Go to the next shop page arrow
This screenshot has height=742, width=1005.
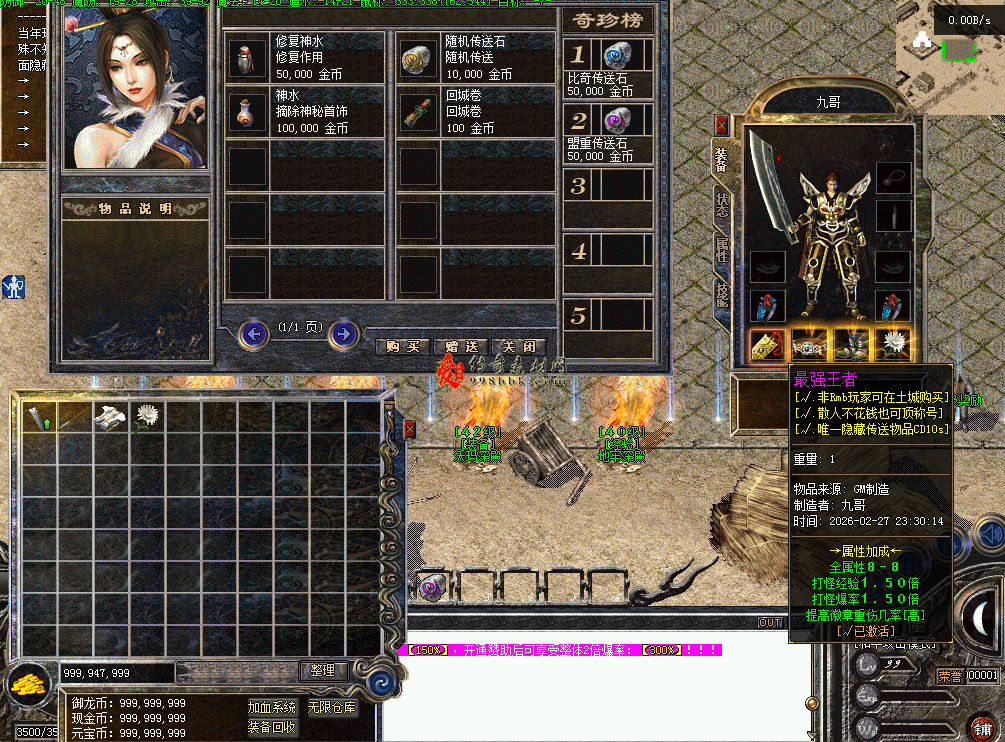pos(343,333)
